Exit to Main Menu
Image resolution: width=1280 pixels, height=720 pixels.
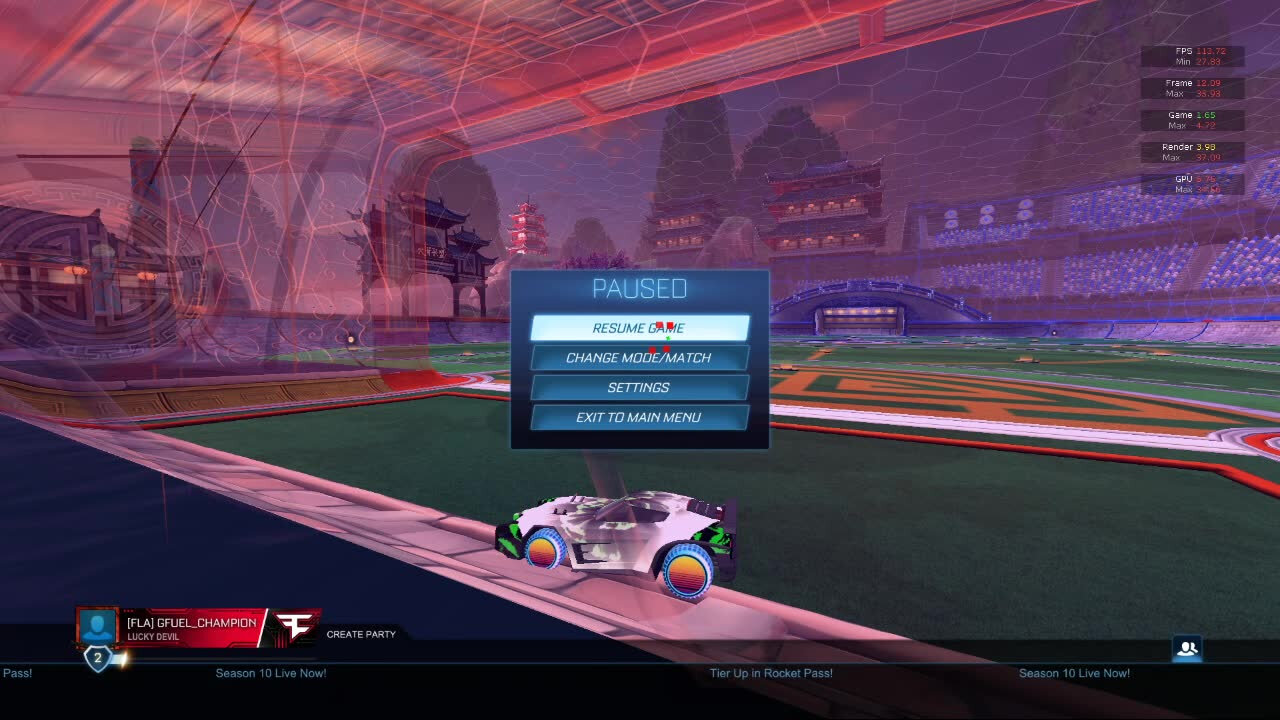click(x=639, y=418)
